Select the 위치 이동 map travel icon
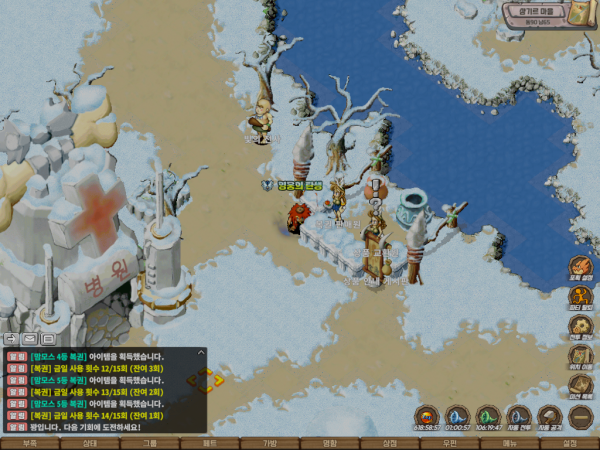This screenshot has width=600, height=450. click(581, 355)
